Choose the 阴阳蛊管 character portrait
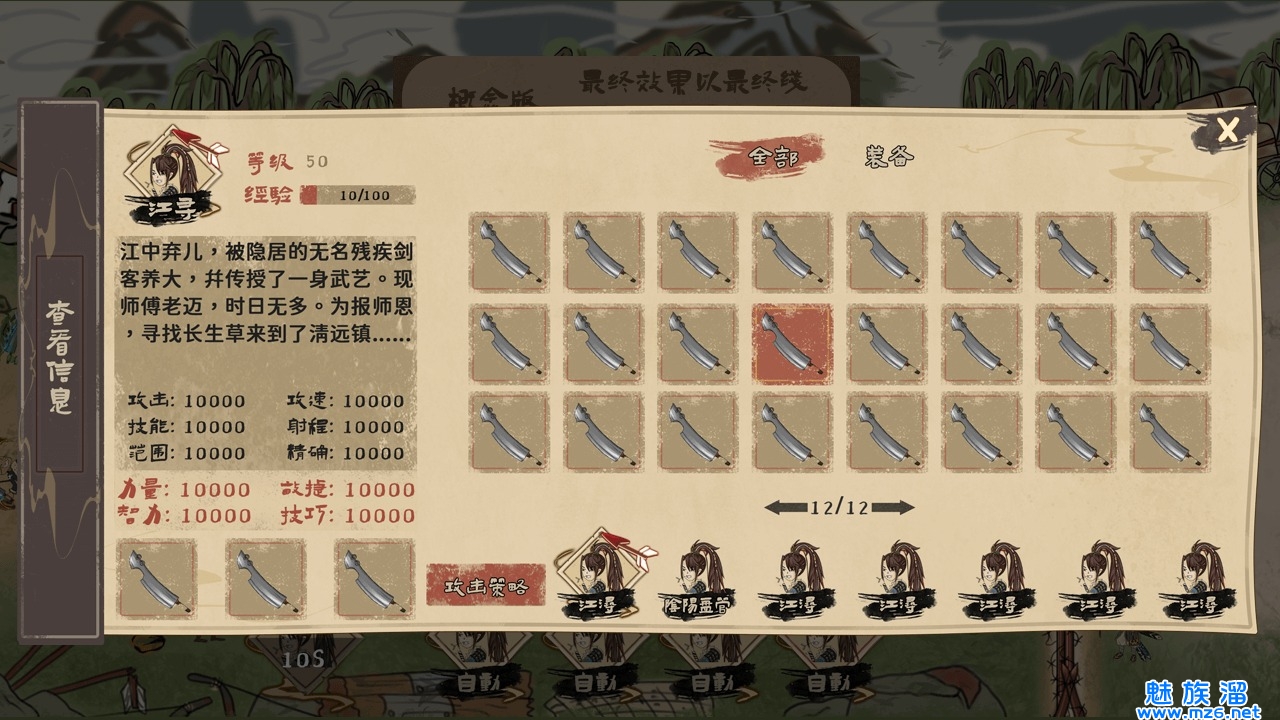1280x720 pixels. [697, 580]
